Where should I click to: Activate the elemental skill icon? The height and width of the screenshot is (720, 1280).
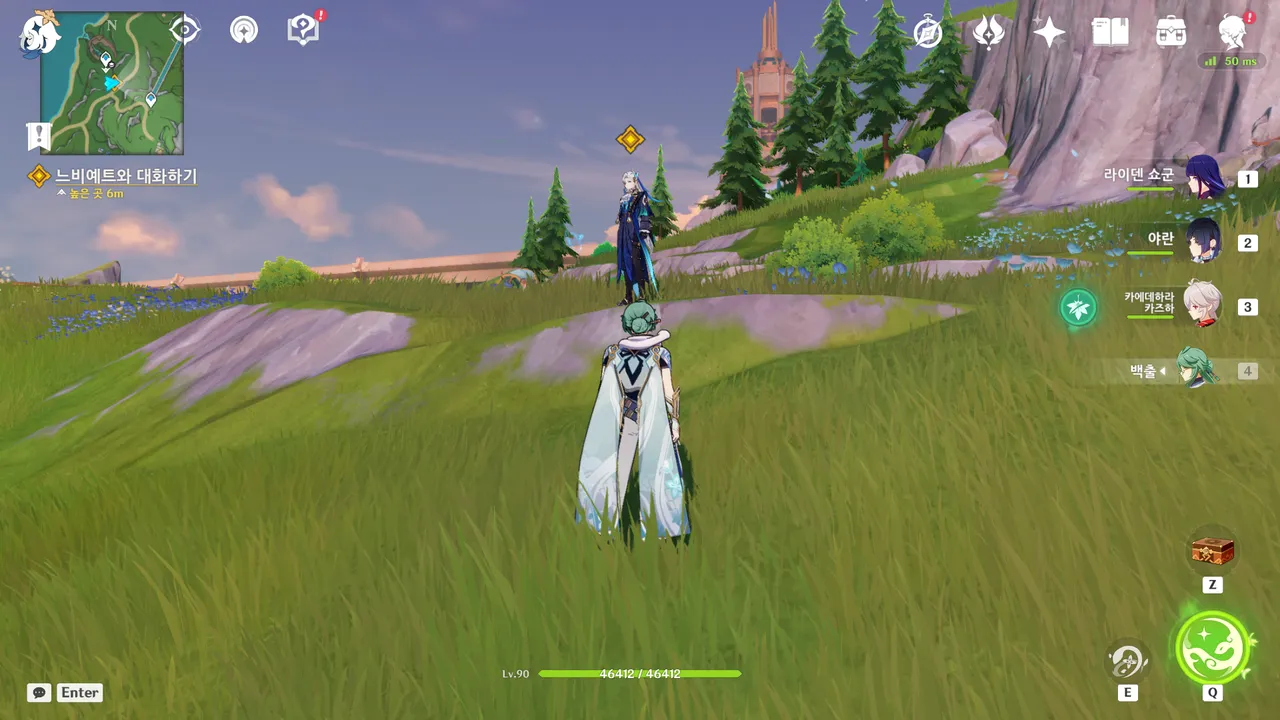pyautogui.click(x=1127, y=661)
